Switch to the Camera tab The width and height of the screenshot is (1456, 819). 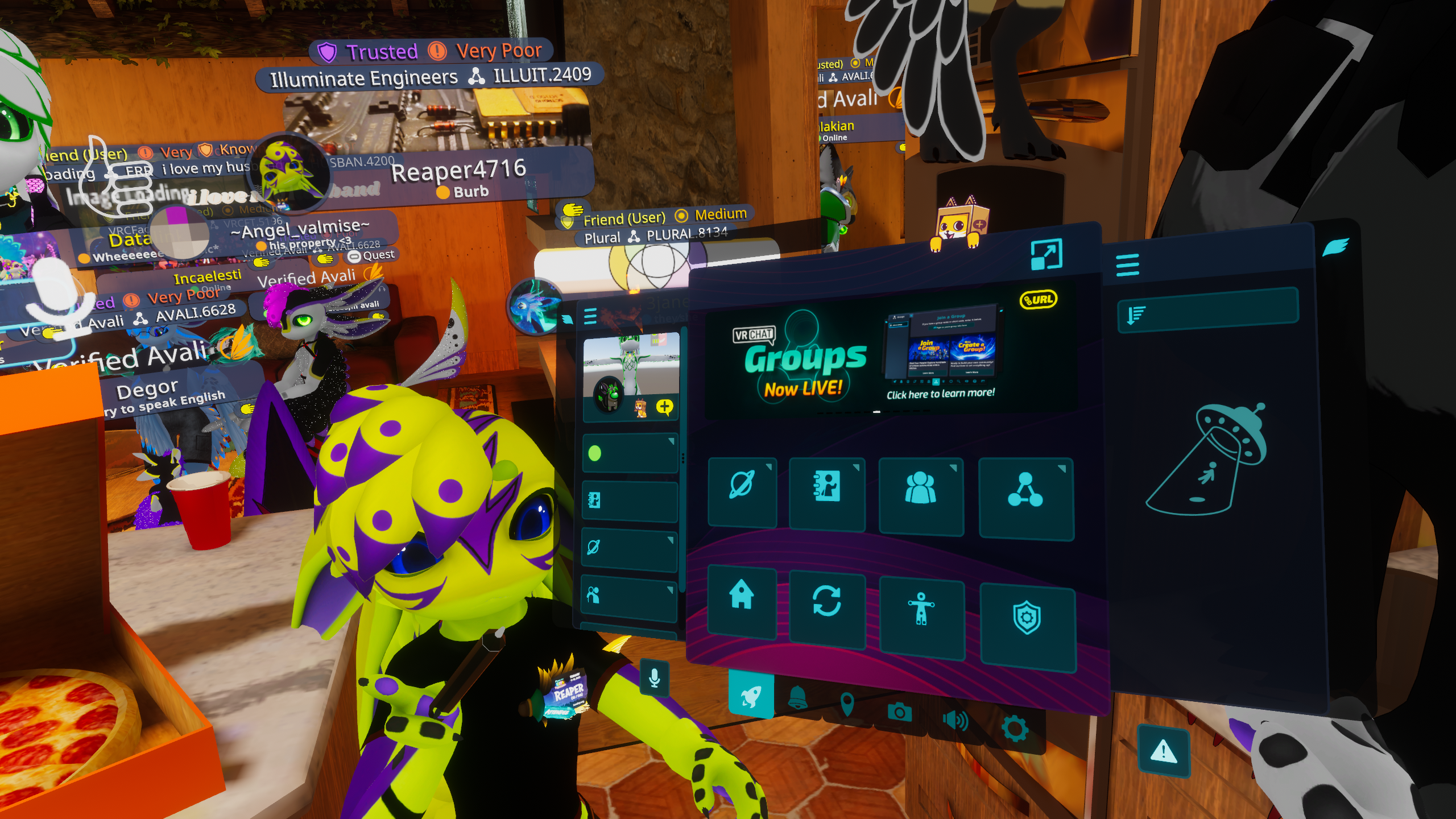pyautogui.click(x=899, y=712)
